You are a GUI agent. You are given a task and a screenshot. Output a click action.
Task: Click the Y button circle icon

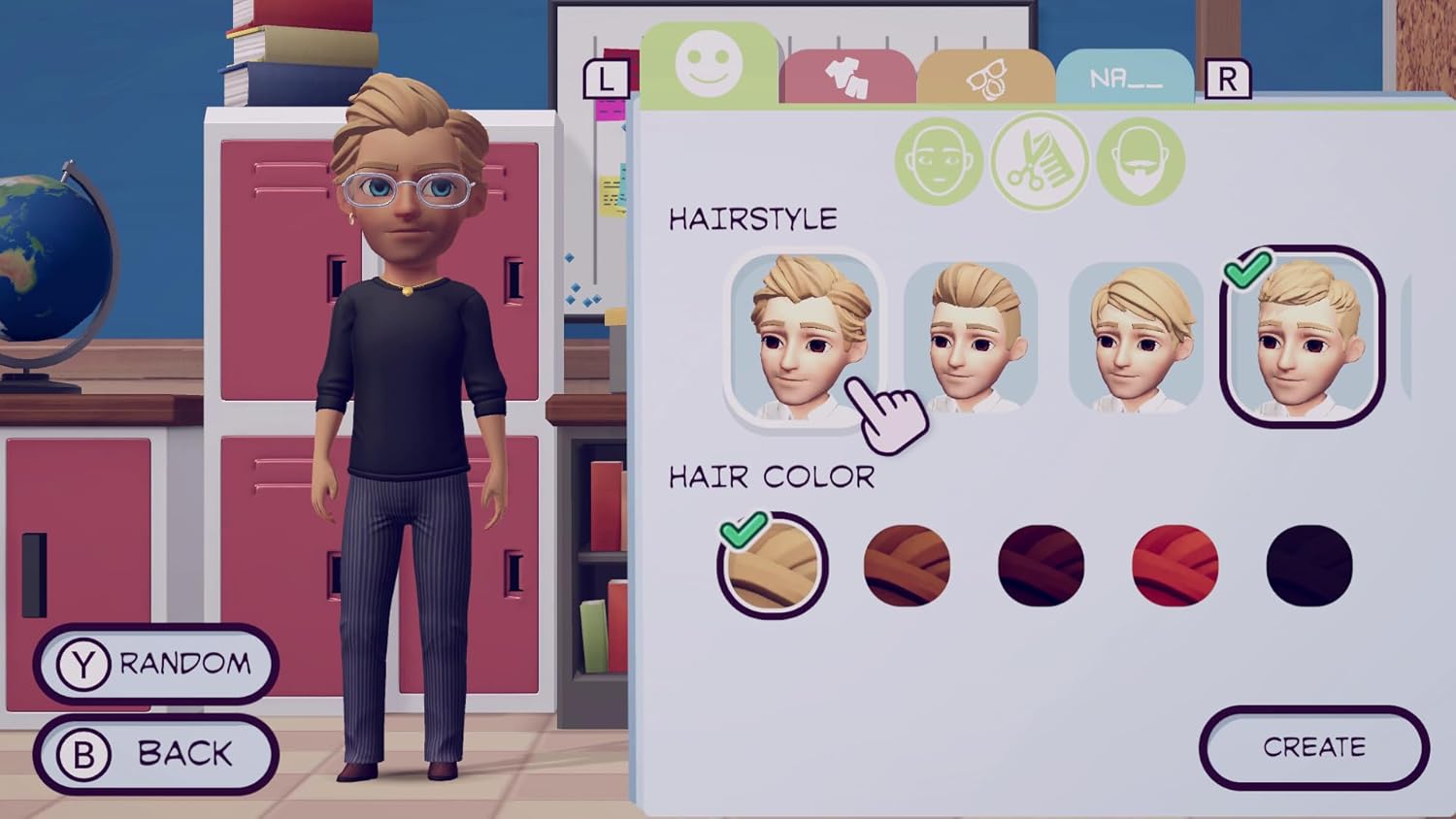85,663
